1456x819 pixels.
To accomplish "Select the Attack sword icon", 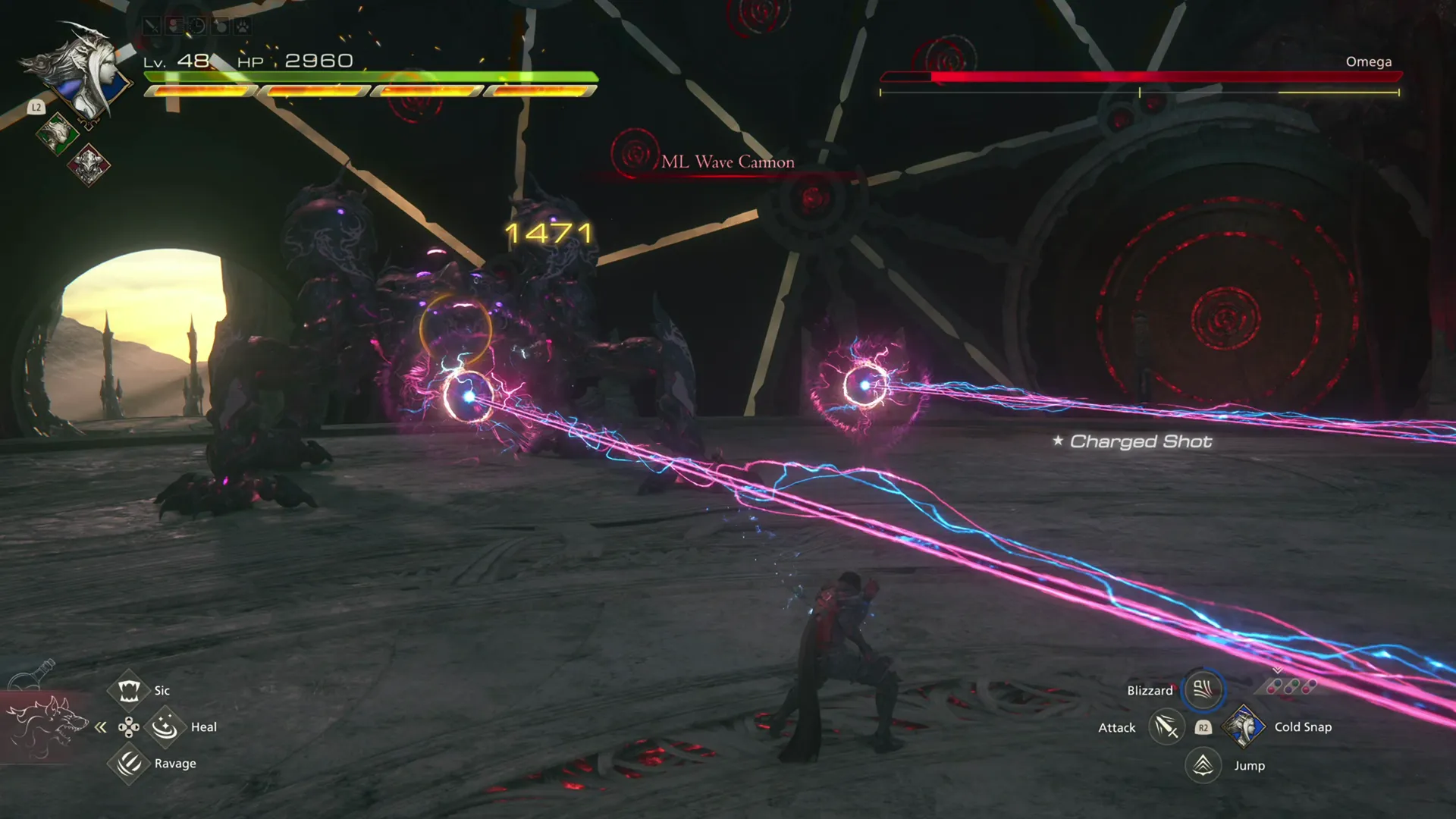I will [1166, 726].
